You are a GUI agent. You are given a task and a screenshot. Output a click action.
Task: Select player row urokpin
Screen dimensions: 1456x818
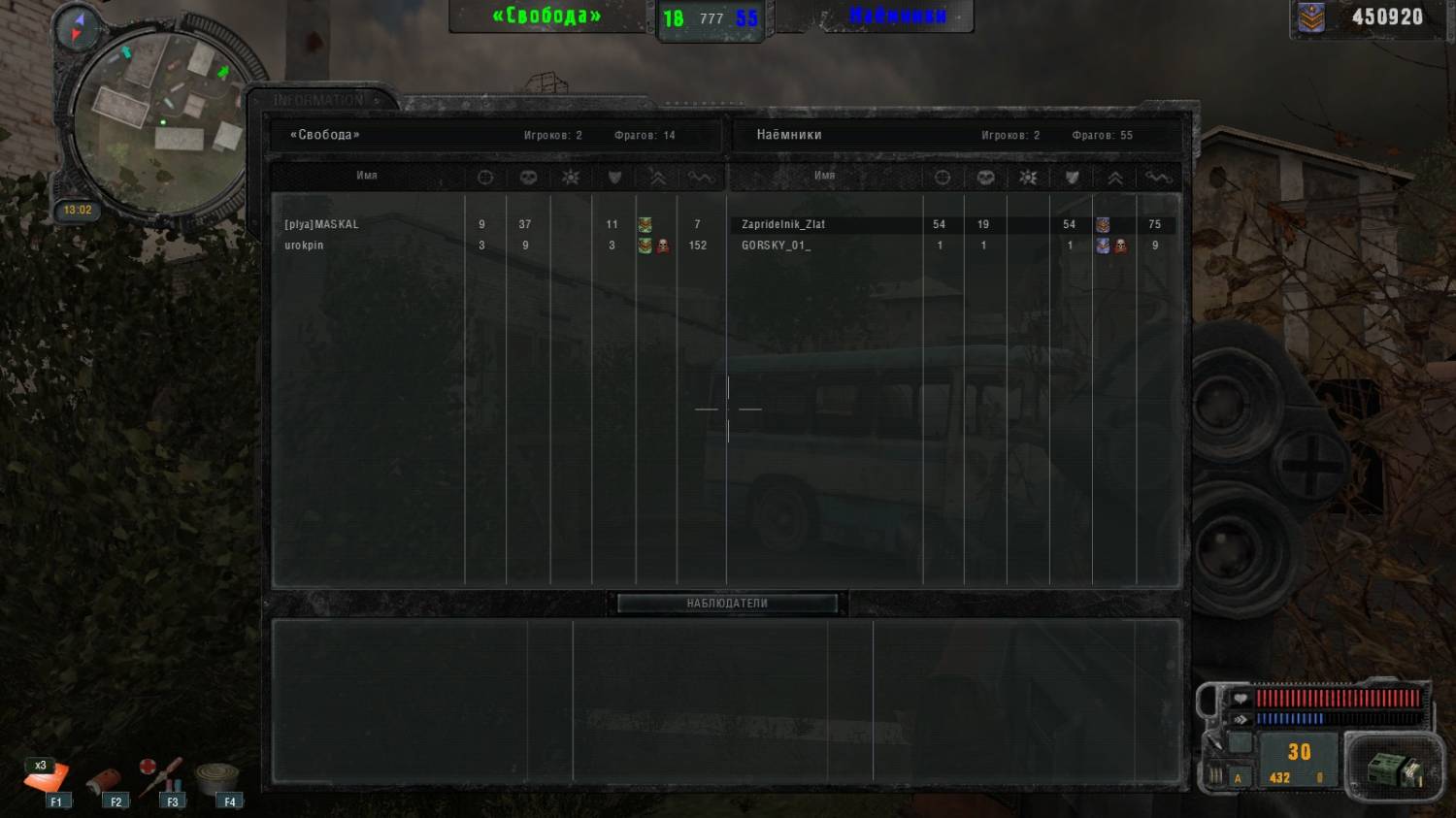coord(305,245)
